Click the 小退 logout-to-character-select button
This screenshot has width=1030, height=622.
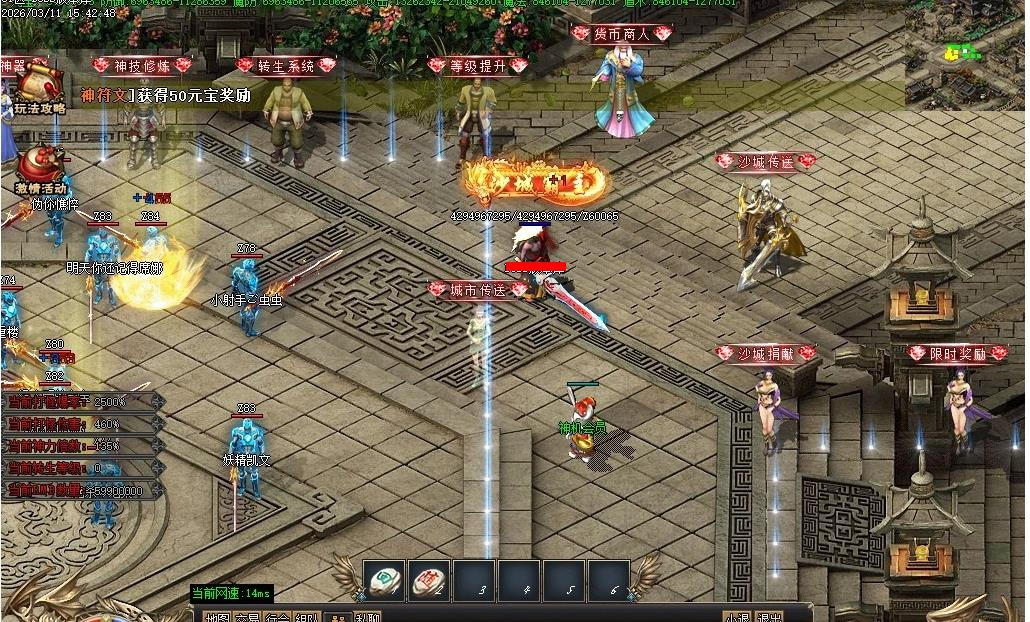[738, 617]
